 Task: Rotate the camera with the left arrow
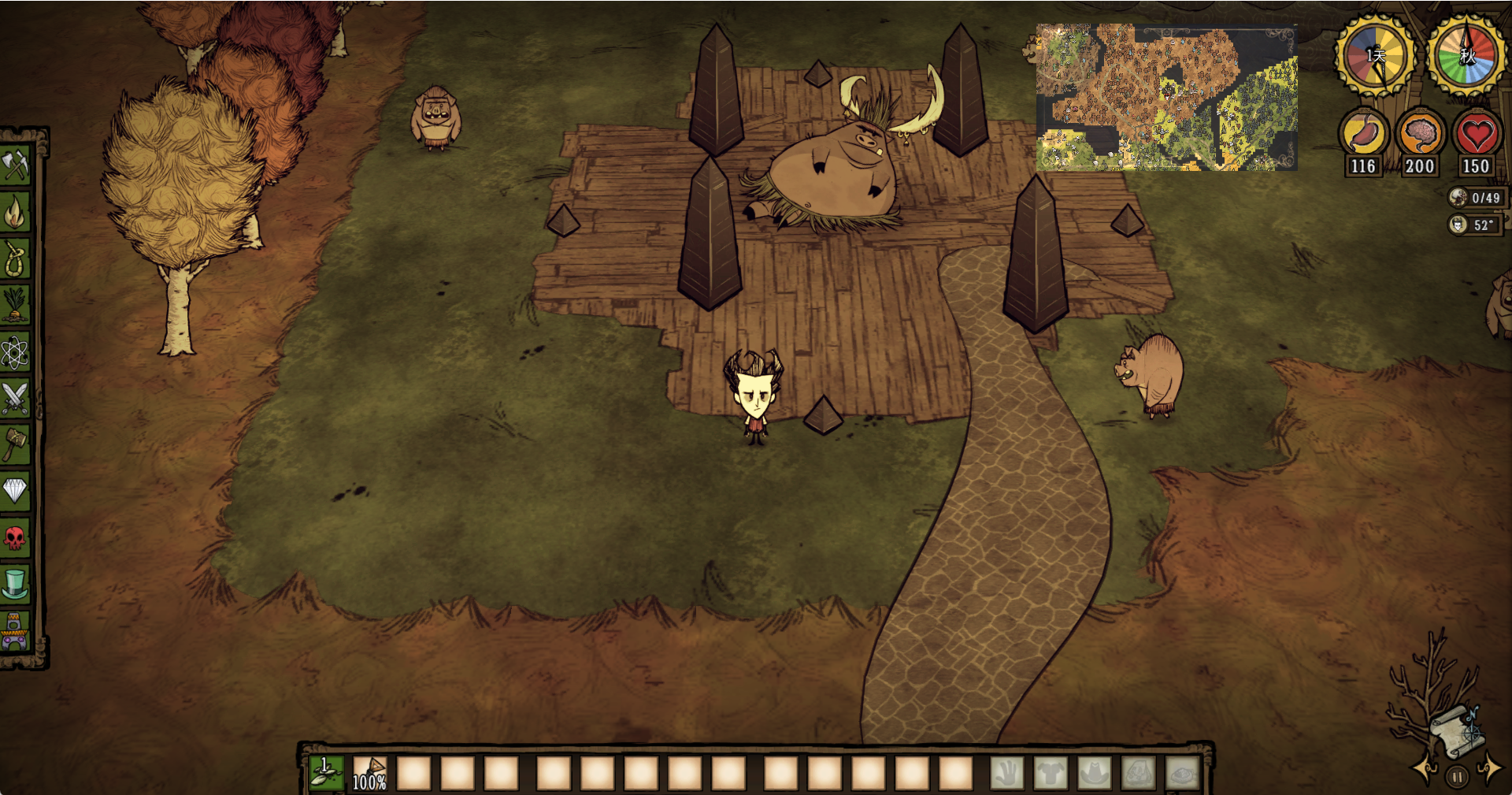click(1424, 769)
